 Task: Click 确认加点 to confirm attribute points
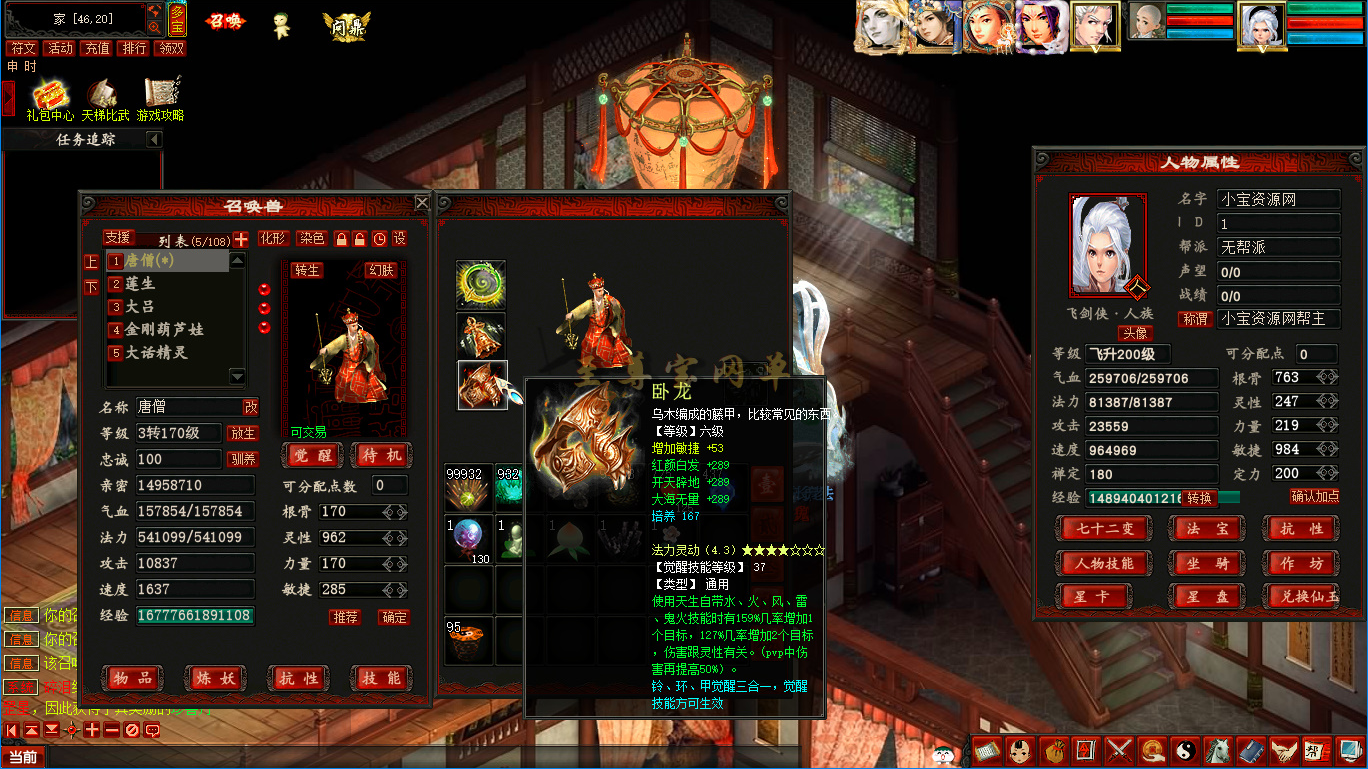1314,496
